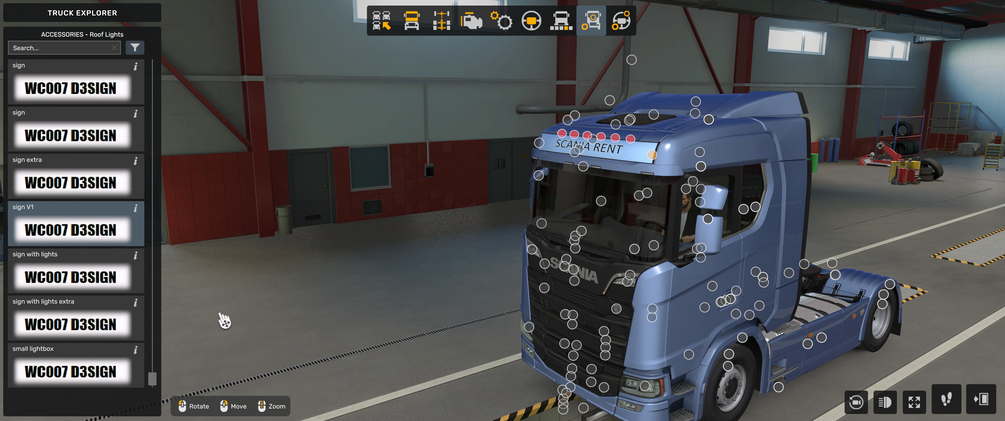Pick the 'sign with lights' accessory
Screen dimensions: 1005x421
pyautogui.click(x=71, y=277)
